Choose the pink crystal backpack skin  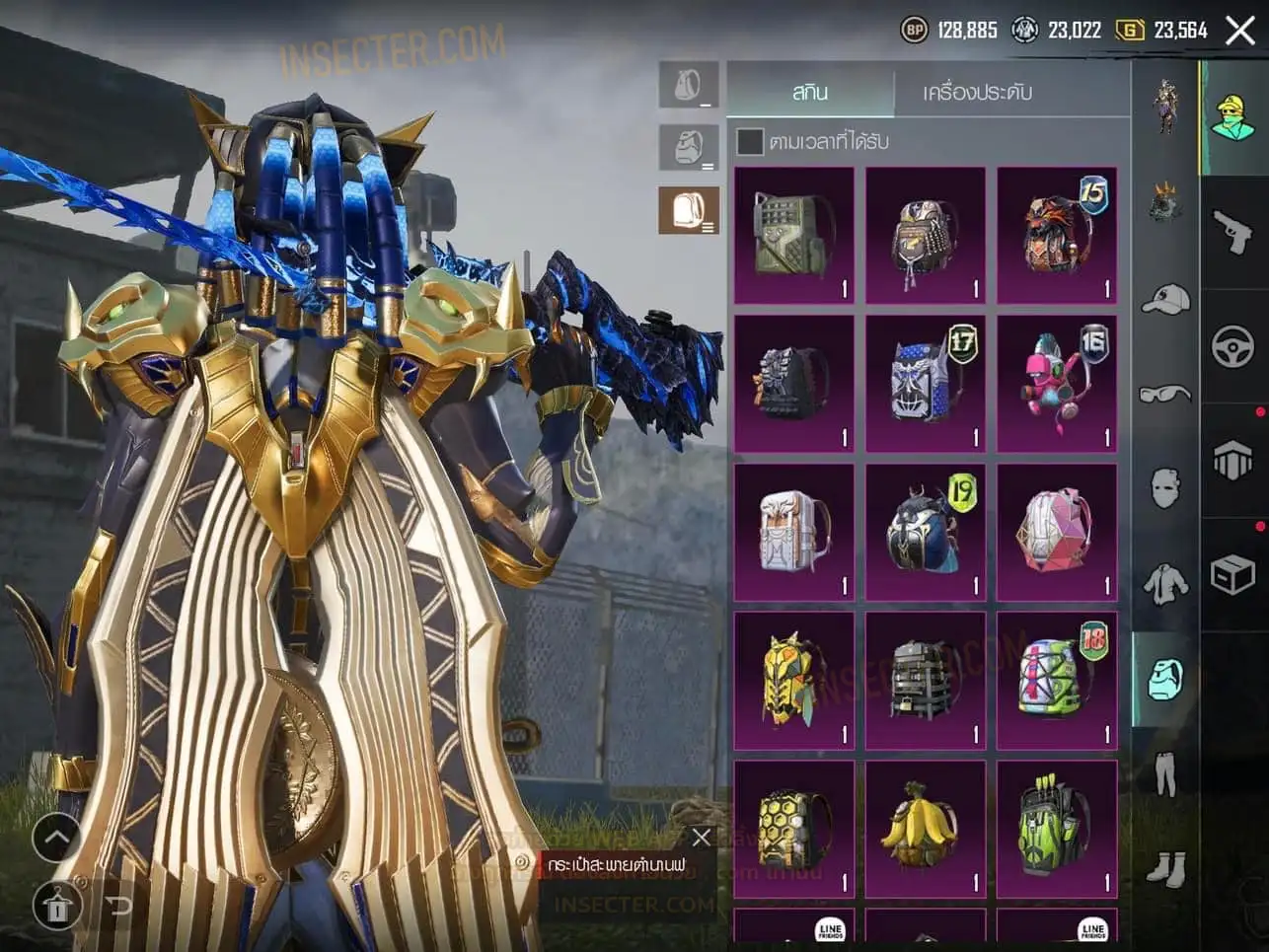click(x=1056, y=533)
